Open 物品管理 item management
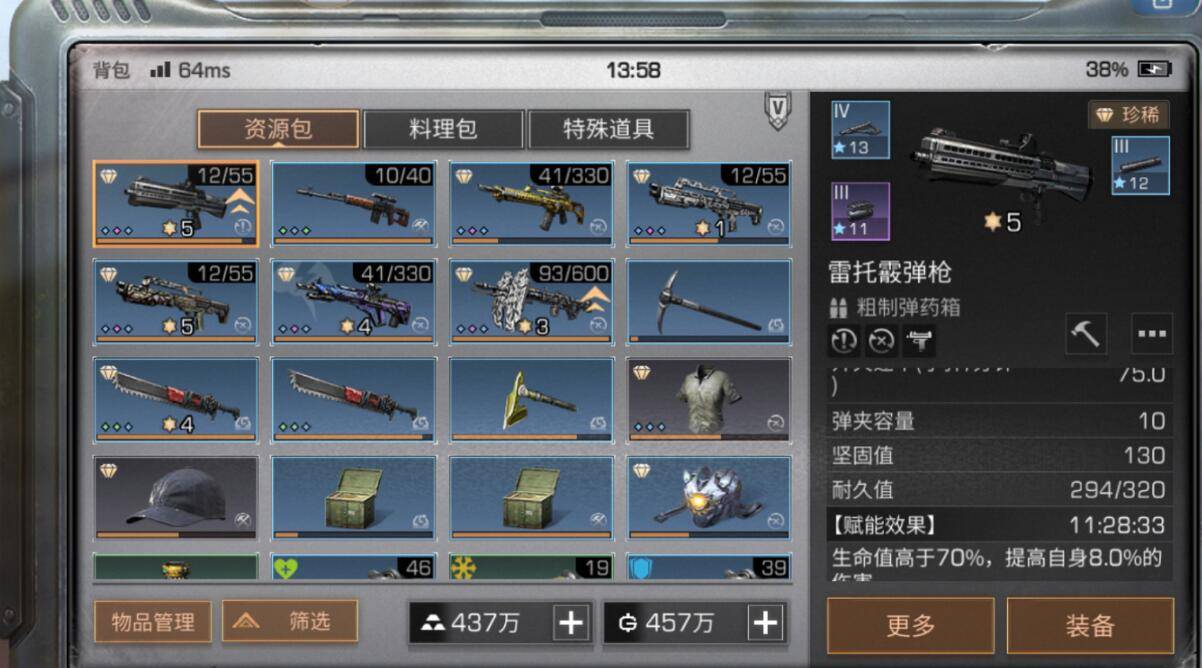The image size is (1202, 668). coord(153,622)
